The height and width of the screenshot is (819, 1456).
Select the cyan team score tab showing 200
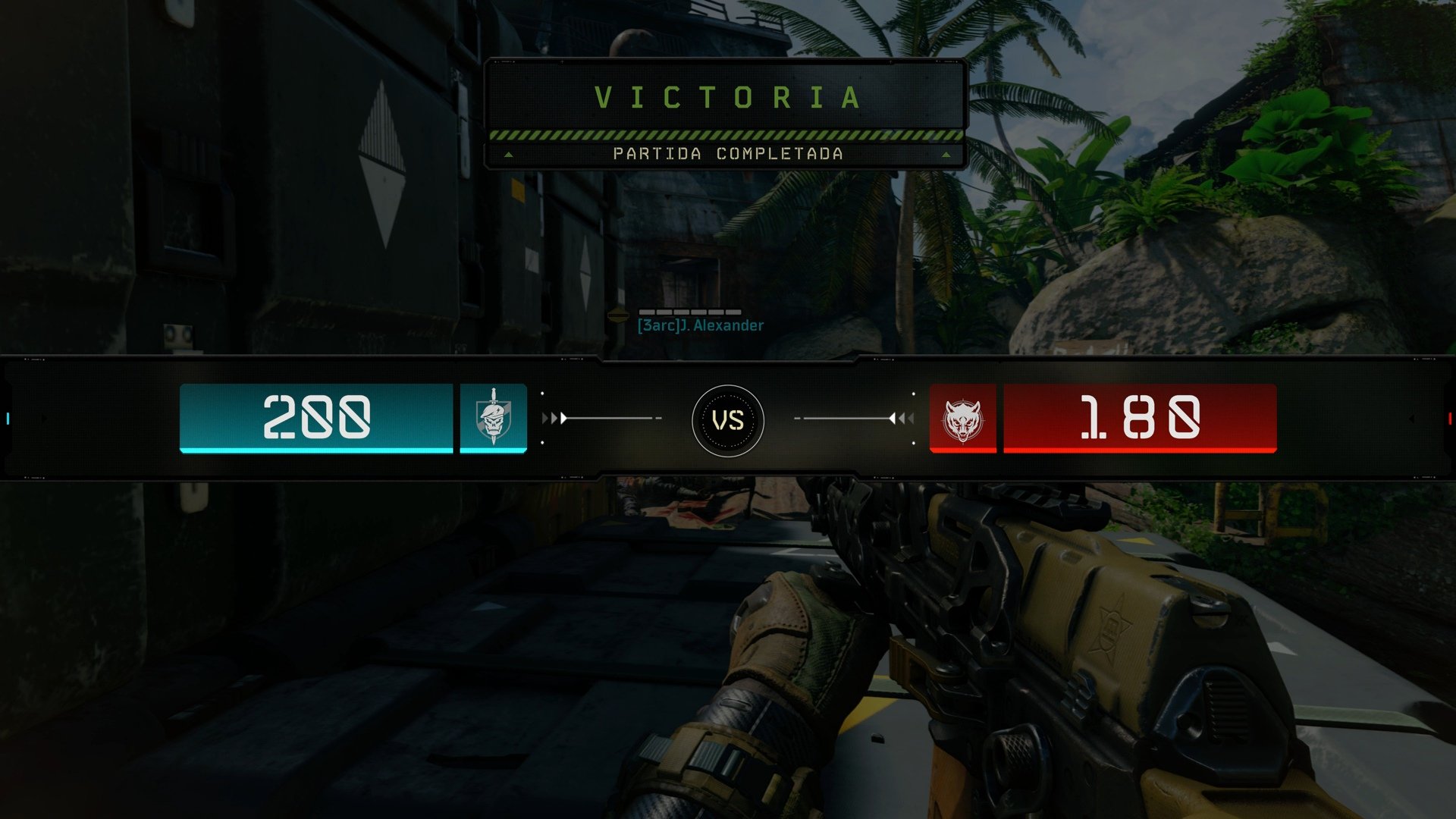[x=316, y=417]
